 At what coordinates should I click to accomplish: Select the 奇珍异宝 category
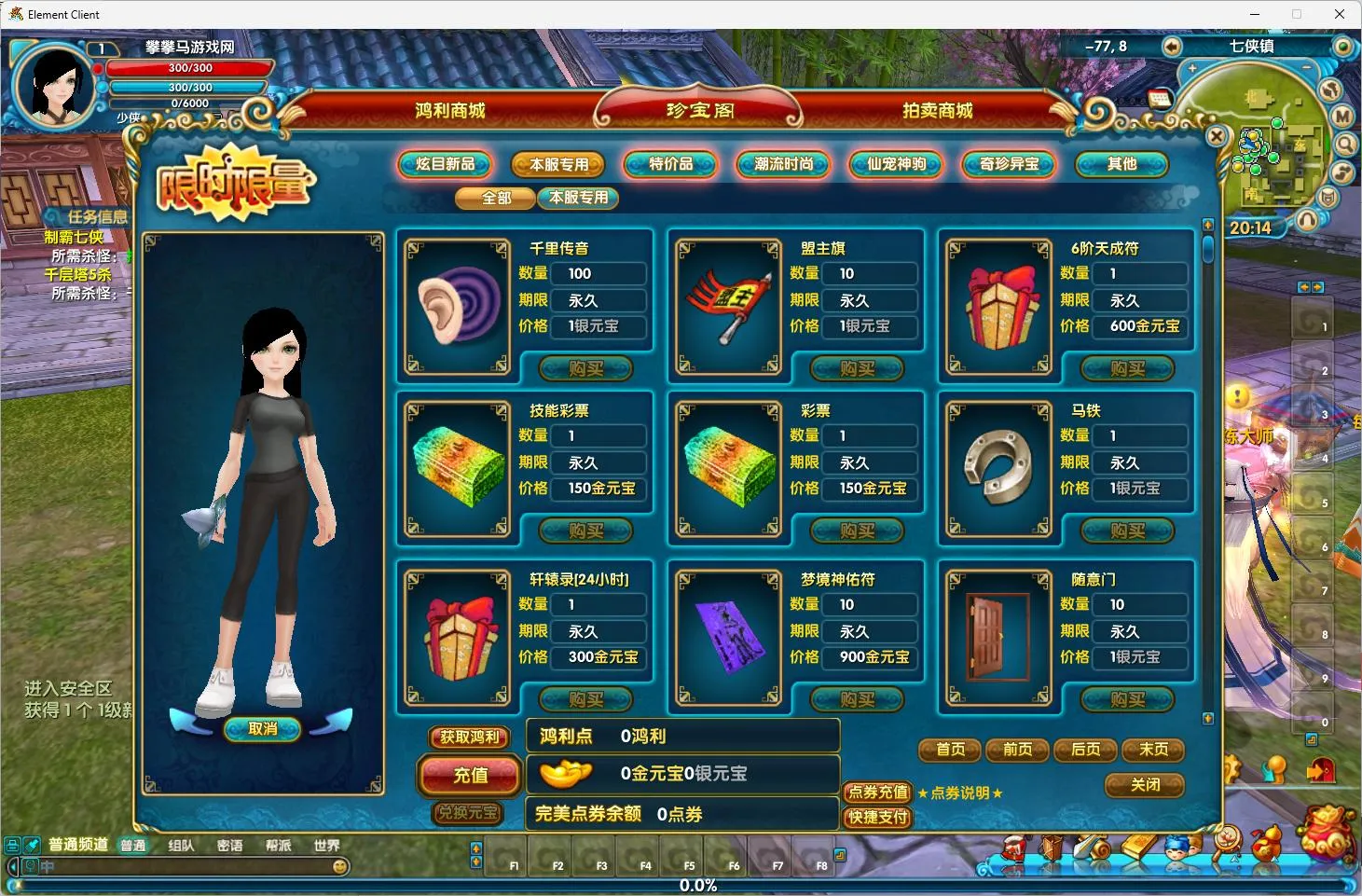(x=1009, y=164)
